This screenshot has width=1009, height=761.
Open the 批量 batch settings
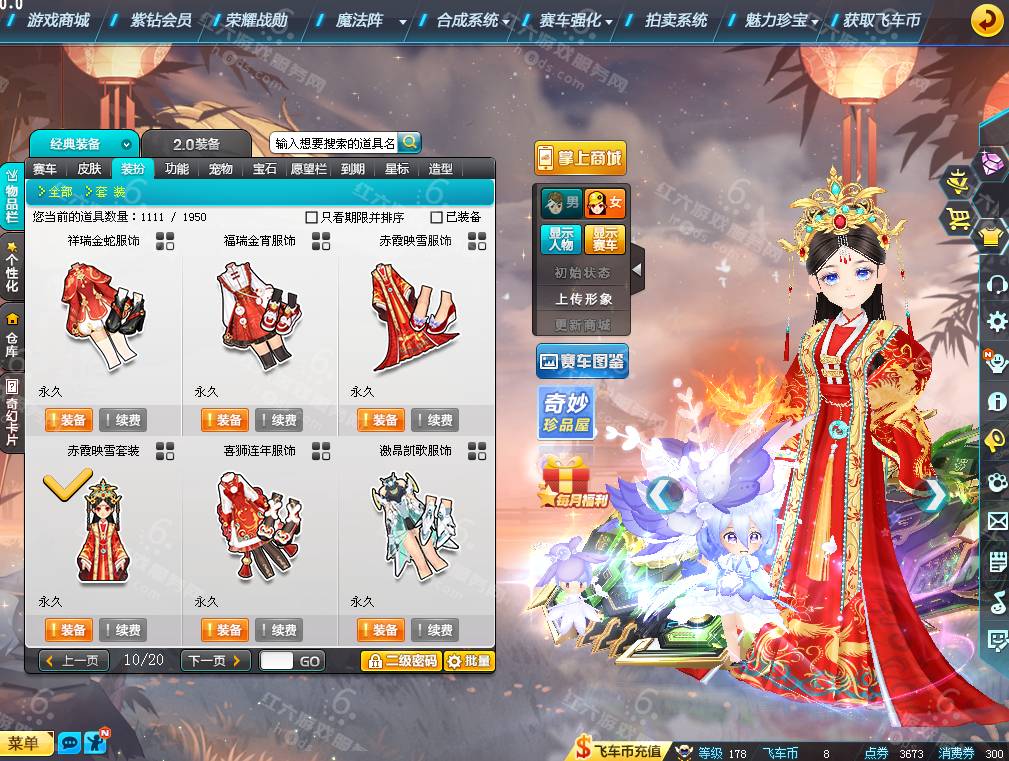point(469,661)
